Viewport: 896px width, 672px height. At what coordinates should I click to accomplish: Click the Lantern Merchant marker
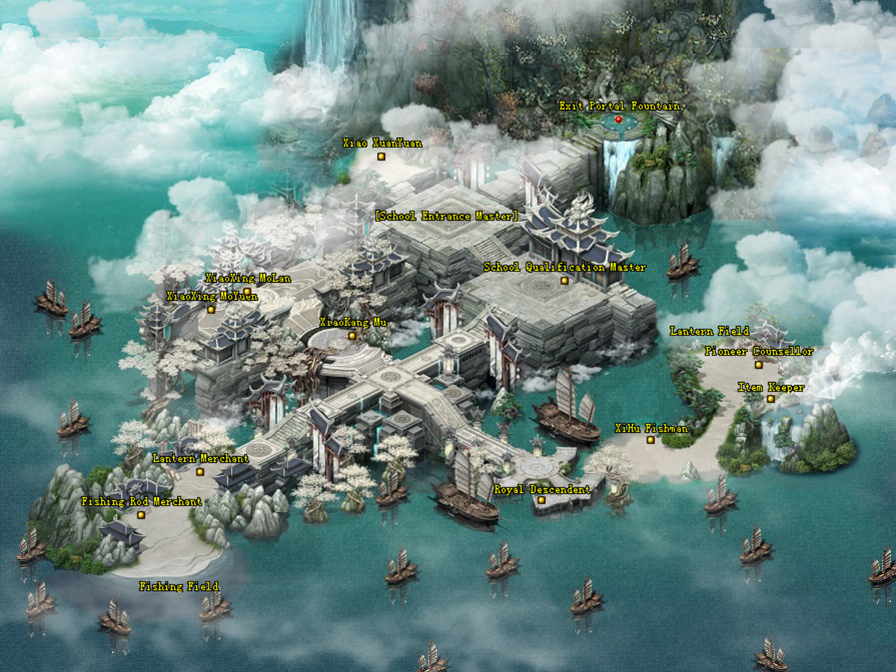pos(200,472)
